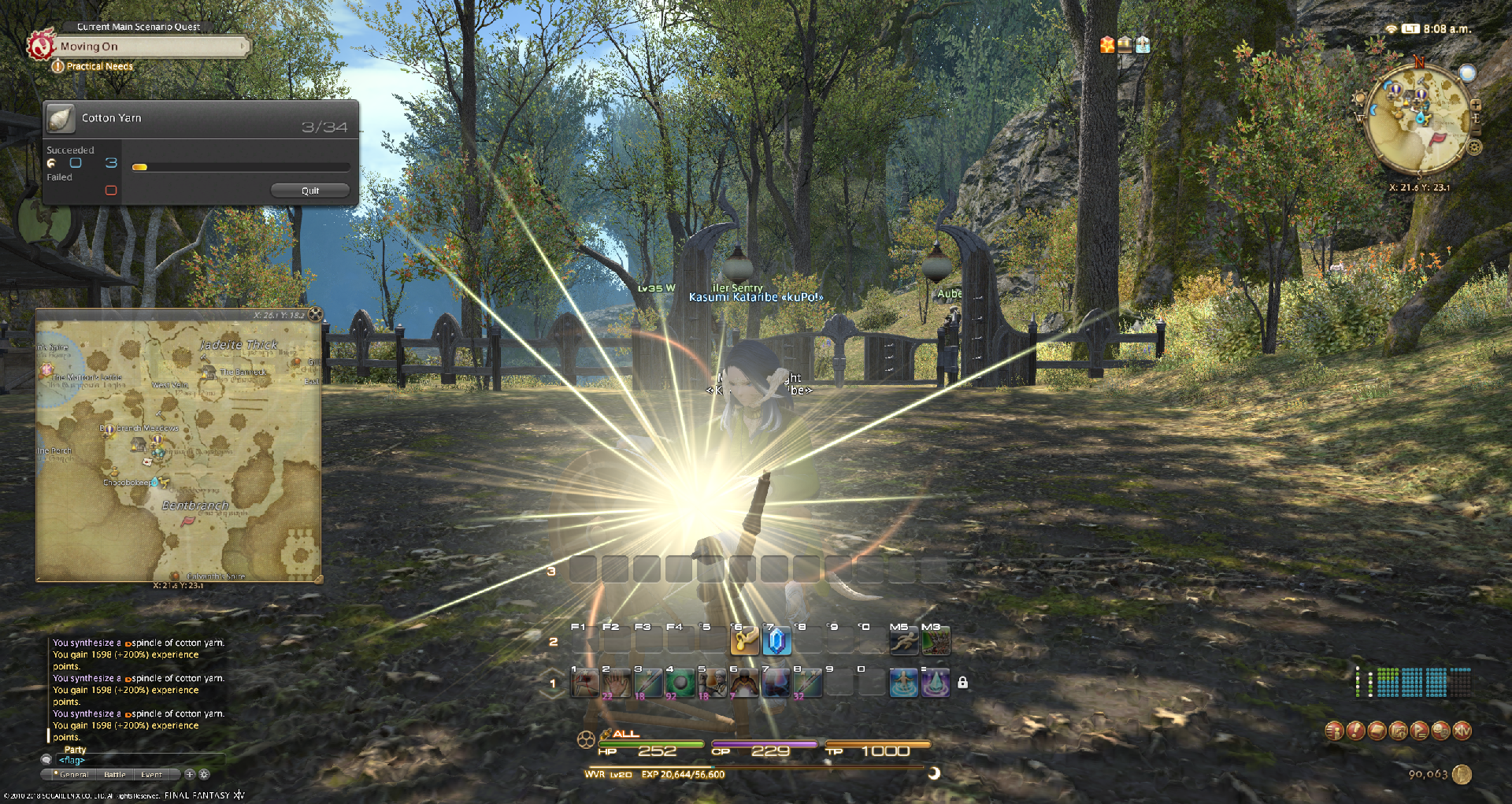Click the Cotton Yarn item icon
This screenshot has width=1512, height=804.
(x=61, y=118)
